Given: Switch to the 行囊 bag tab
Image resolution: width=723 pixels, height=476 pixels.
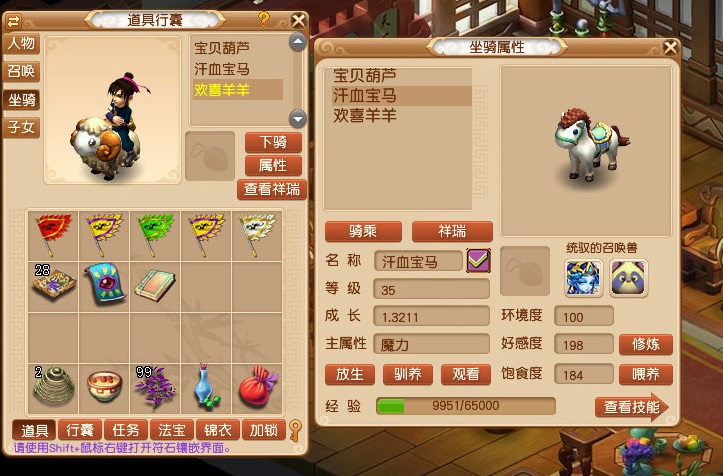Looking at the screenshot, I should tap(79, 430).
